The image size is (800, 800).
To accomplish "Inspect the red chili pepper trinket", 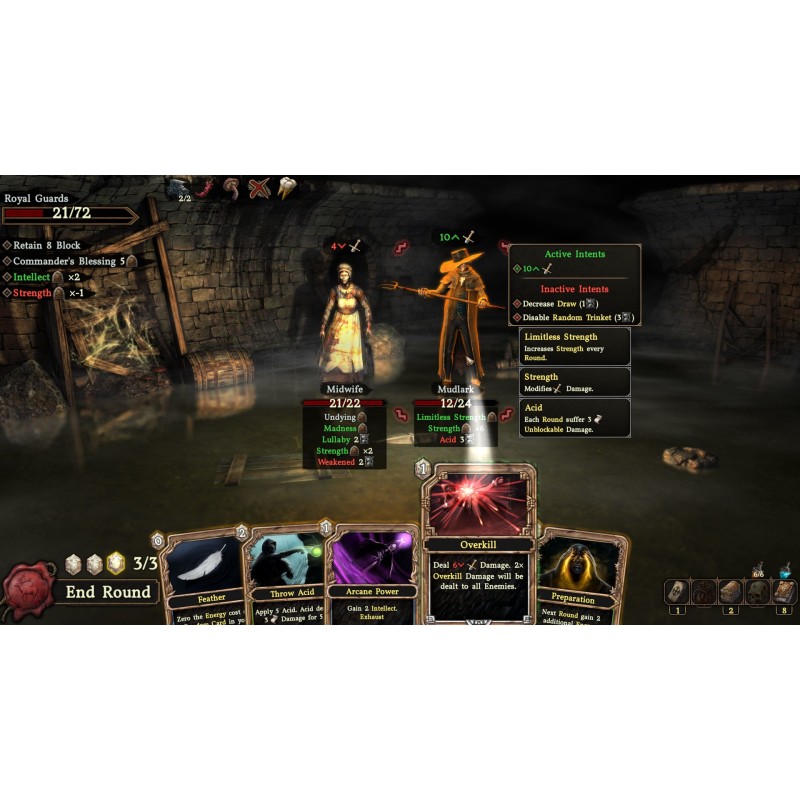I will [x=207, y=187].
